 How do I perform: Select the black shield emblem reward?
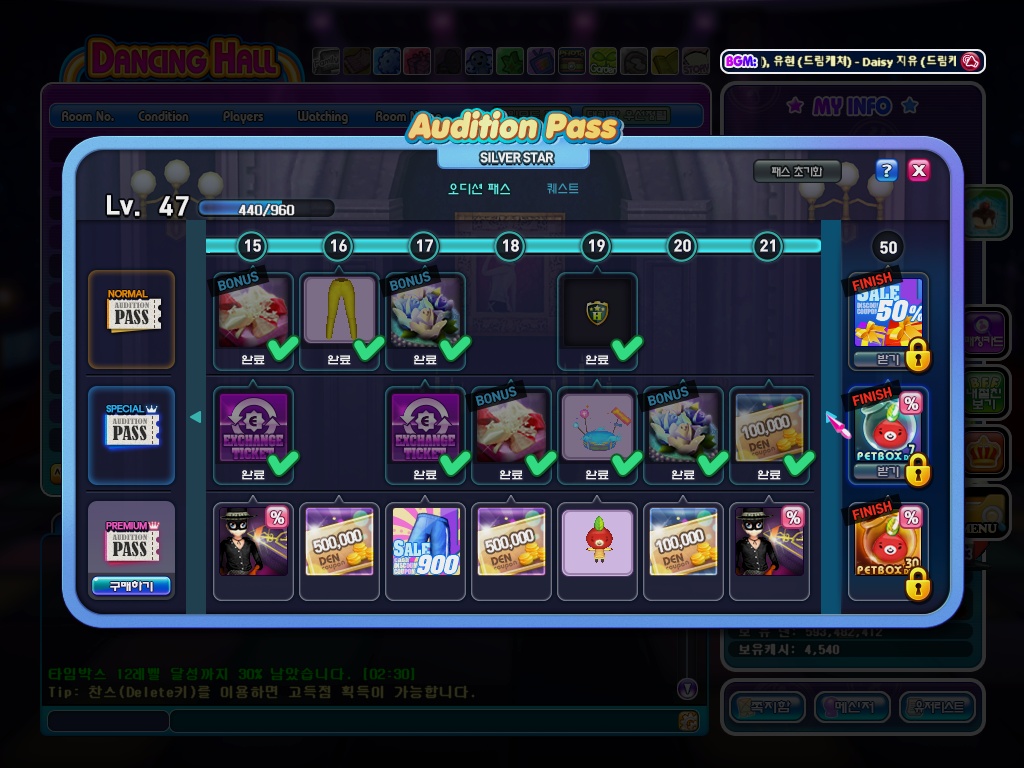click(x=596, y=312)
